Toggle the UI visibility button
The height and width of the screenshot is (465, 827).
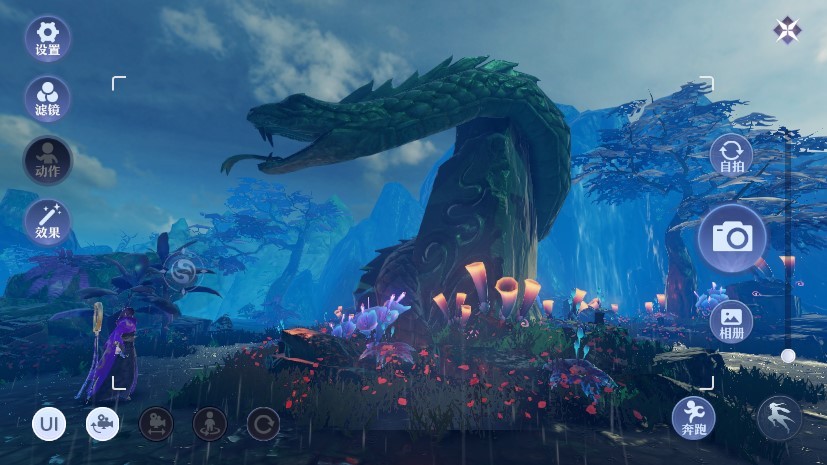(48, 424)
